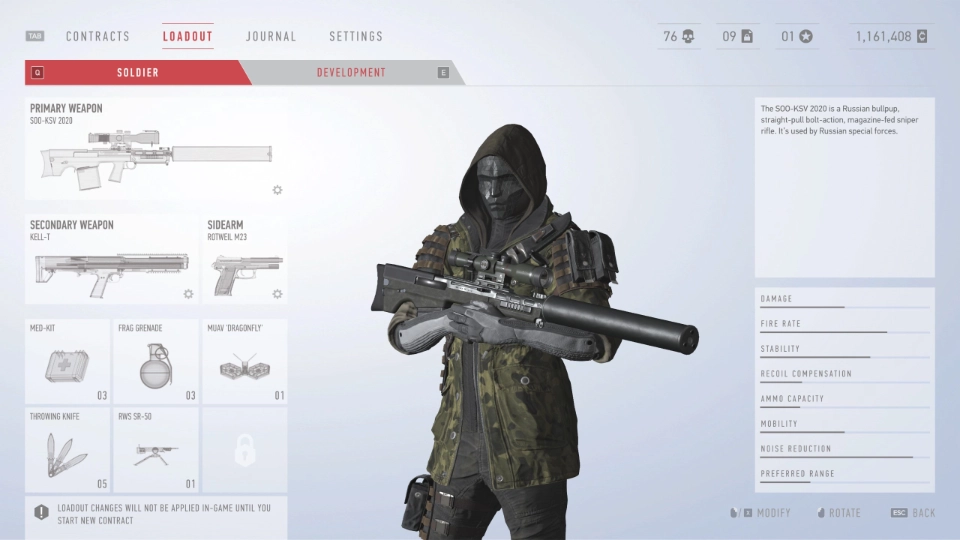Screen dimensions: 960x540
Task: Pick the RWS SR-50 turret slot
Action: click(x=156, y=451)
